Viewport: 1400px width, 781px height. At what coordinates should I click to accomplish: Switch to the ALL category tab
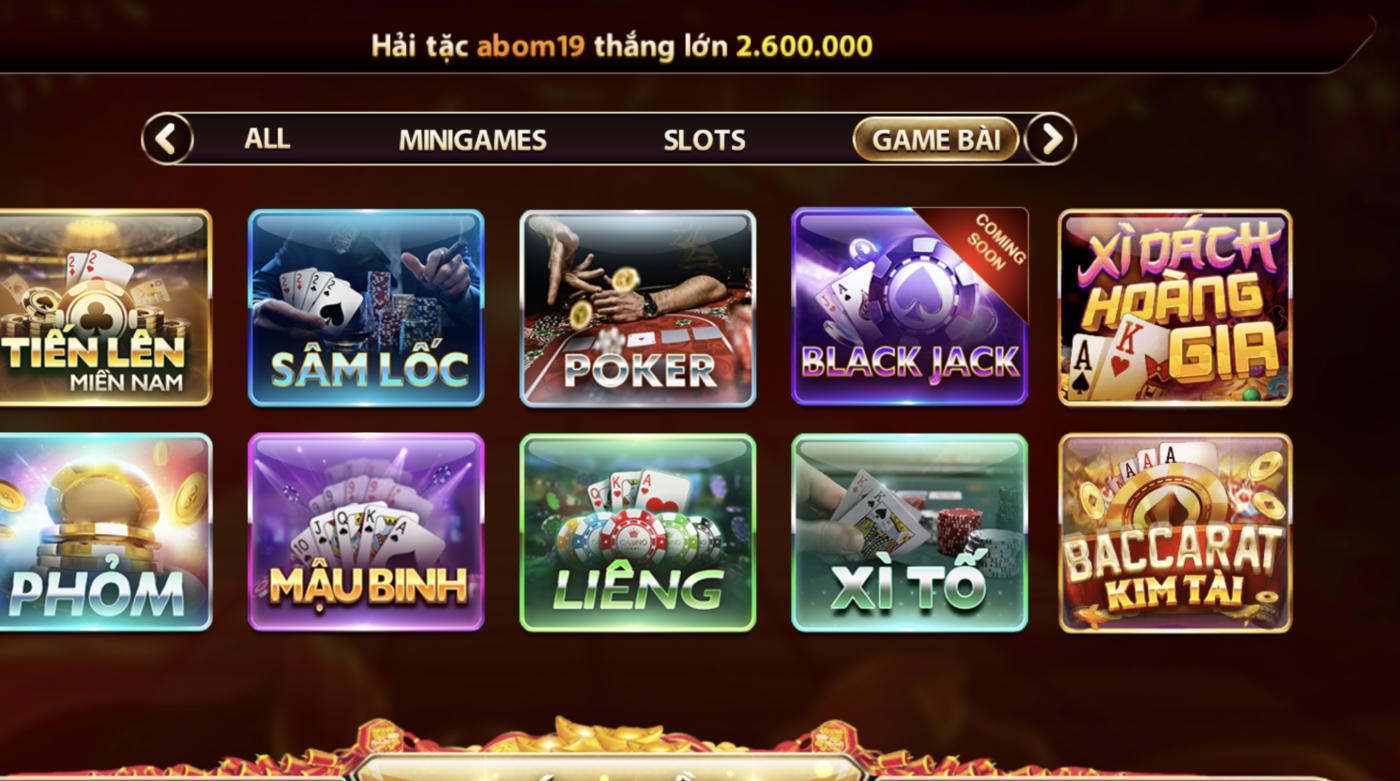click(x=265, y=139)
